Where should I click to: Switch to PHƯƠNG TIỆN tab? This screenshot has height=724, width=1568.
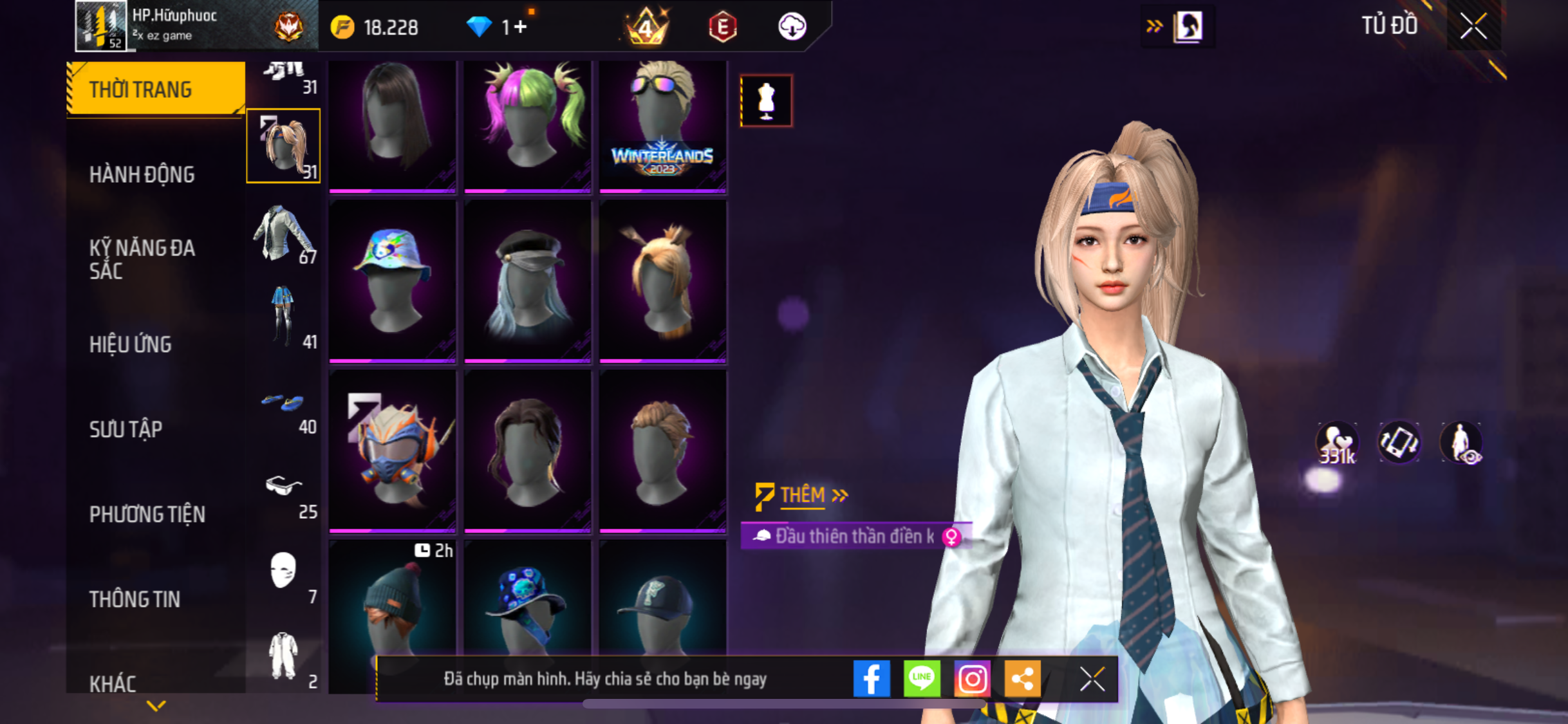click(x=147, y=514)
